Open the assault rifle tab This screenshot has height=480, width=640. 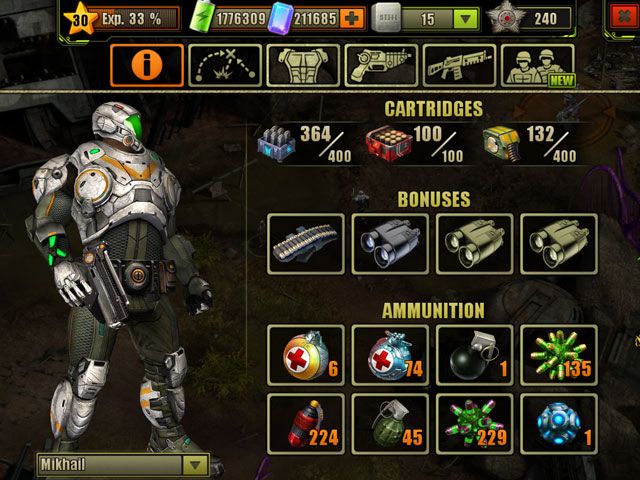point(459,65)
